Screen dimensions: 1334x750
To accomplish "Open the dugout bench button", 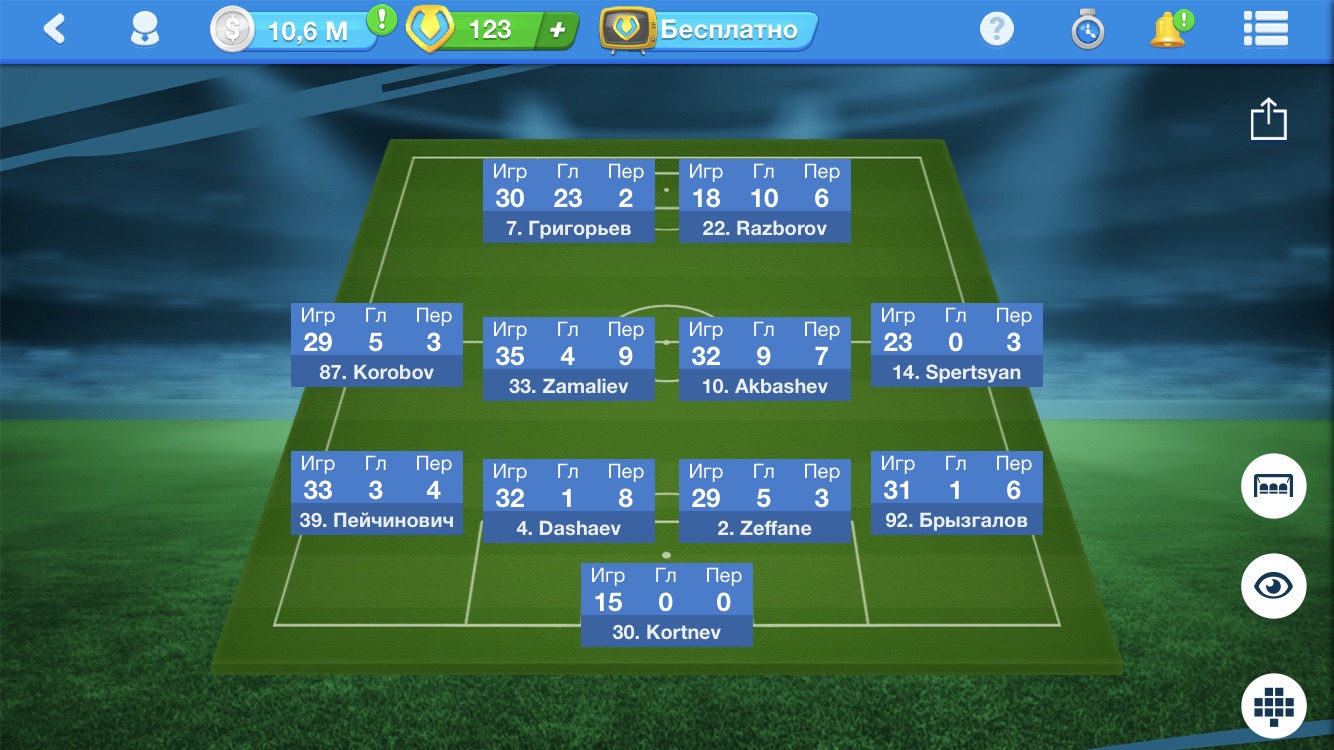I will coord(1273,485).
